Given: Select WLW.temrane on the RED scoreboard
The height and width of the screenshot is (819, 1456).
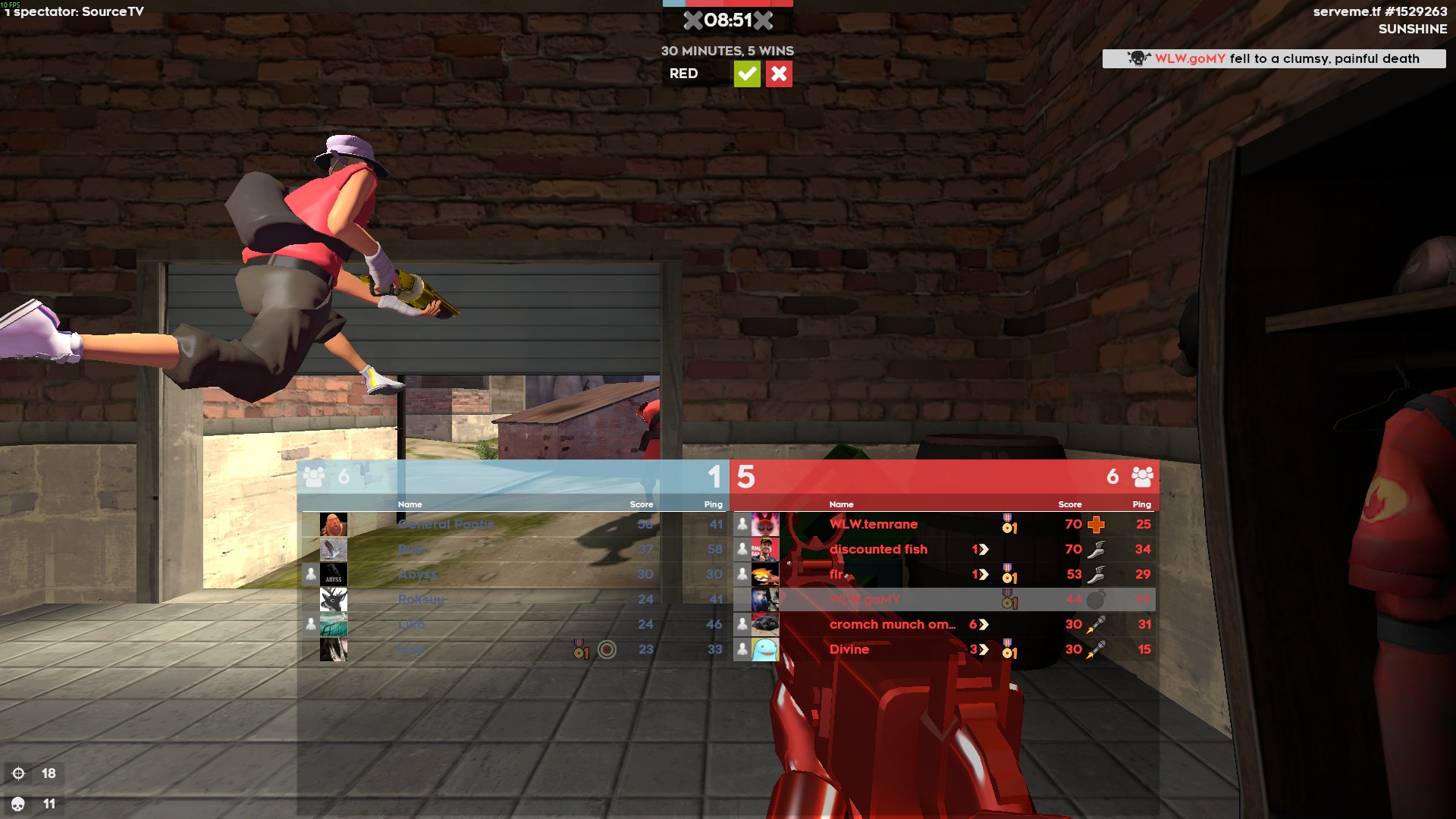Looking at the screenshot, I should 873,524.
